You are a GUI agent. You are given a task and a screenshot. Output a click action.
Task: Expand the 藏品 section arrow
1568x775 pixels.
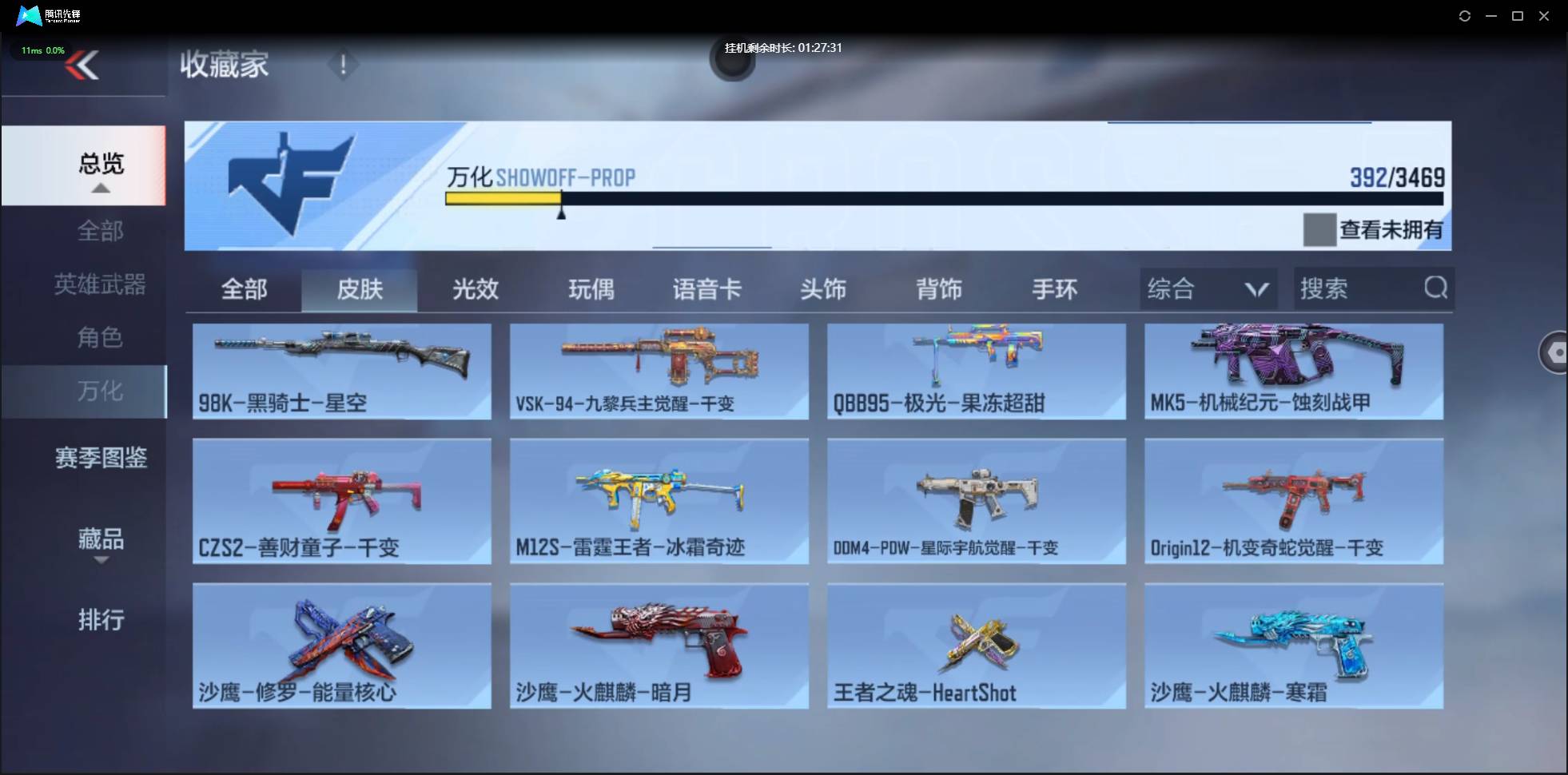[x=100, y=562]
